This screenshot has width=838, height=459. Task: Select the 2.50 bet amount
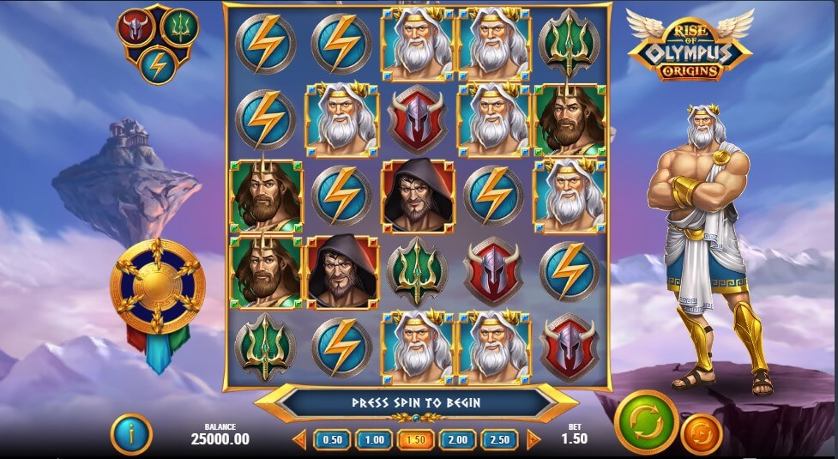499,440
